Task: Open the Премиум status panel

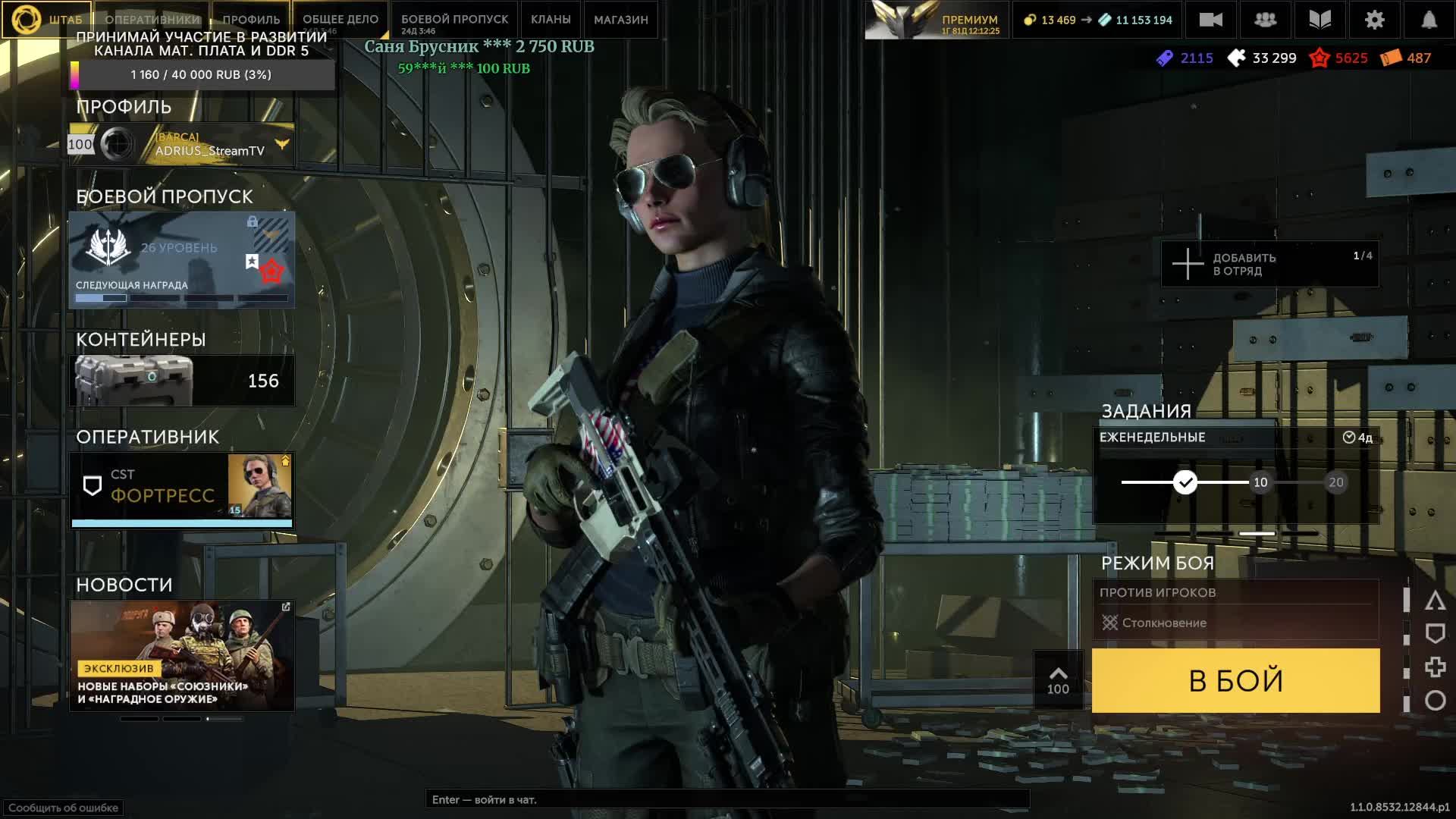Action: (x=937, y=20)
